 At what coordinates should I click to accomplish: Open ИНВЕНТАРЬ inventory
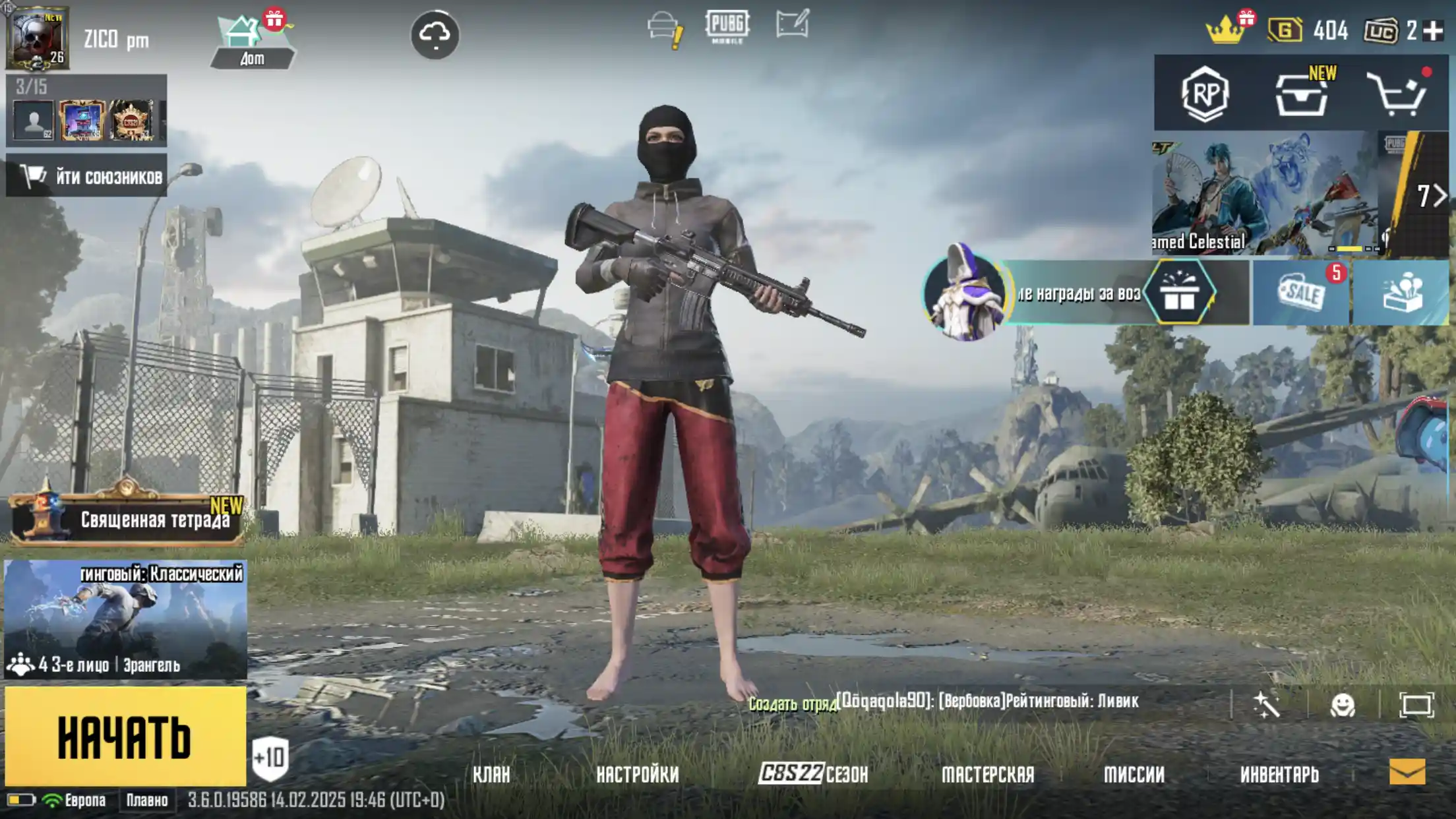pos(1279,775)
